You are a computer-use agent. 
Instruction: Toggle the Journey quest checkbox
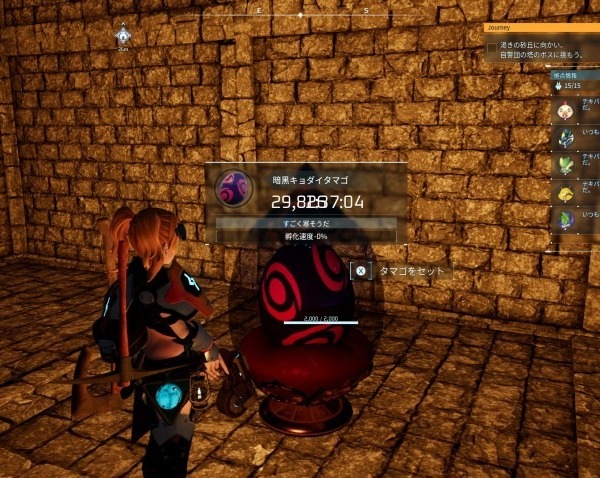492,47
